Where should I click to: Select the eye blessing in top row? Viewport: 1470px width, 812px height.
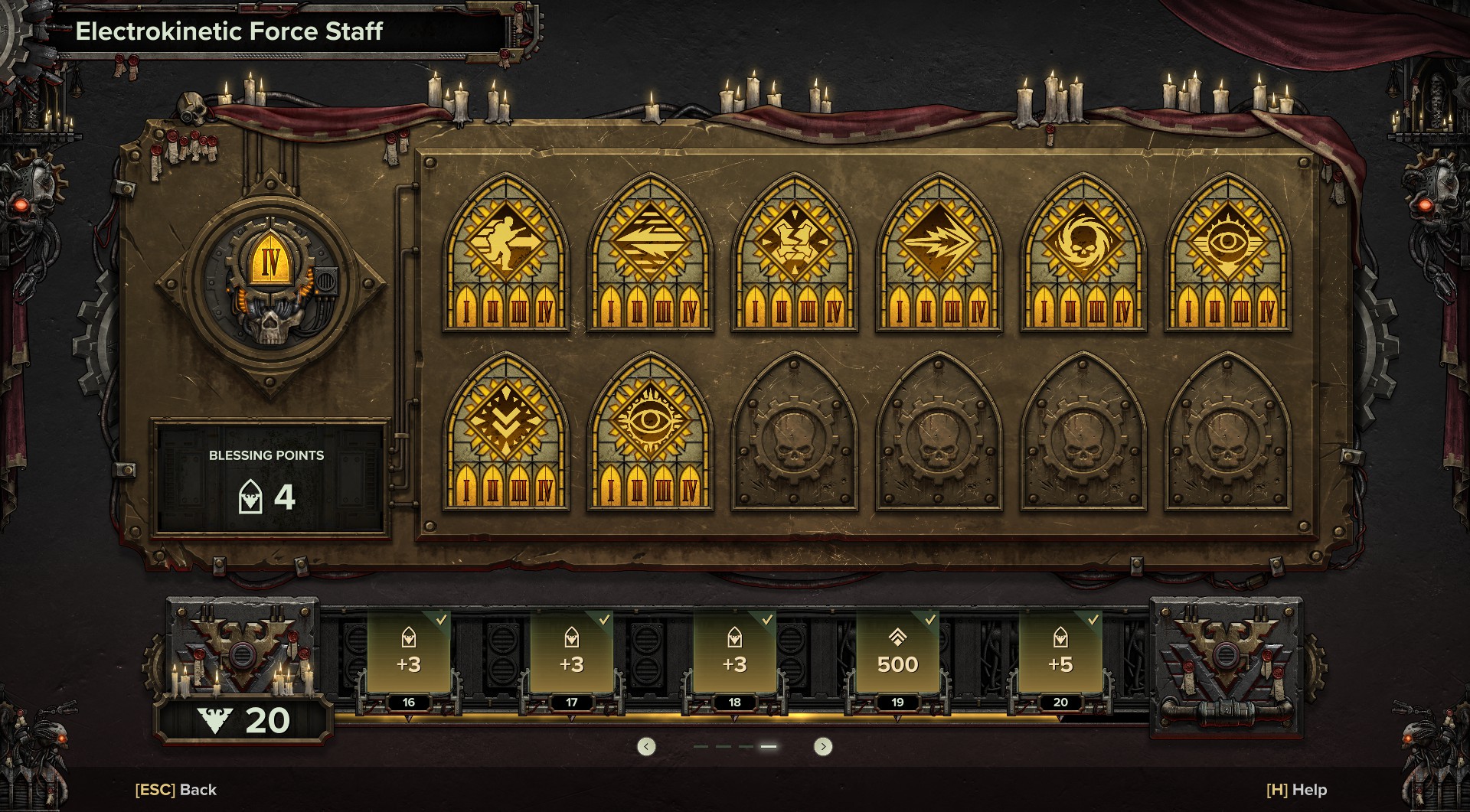1228,253
